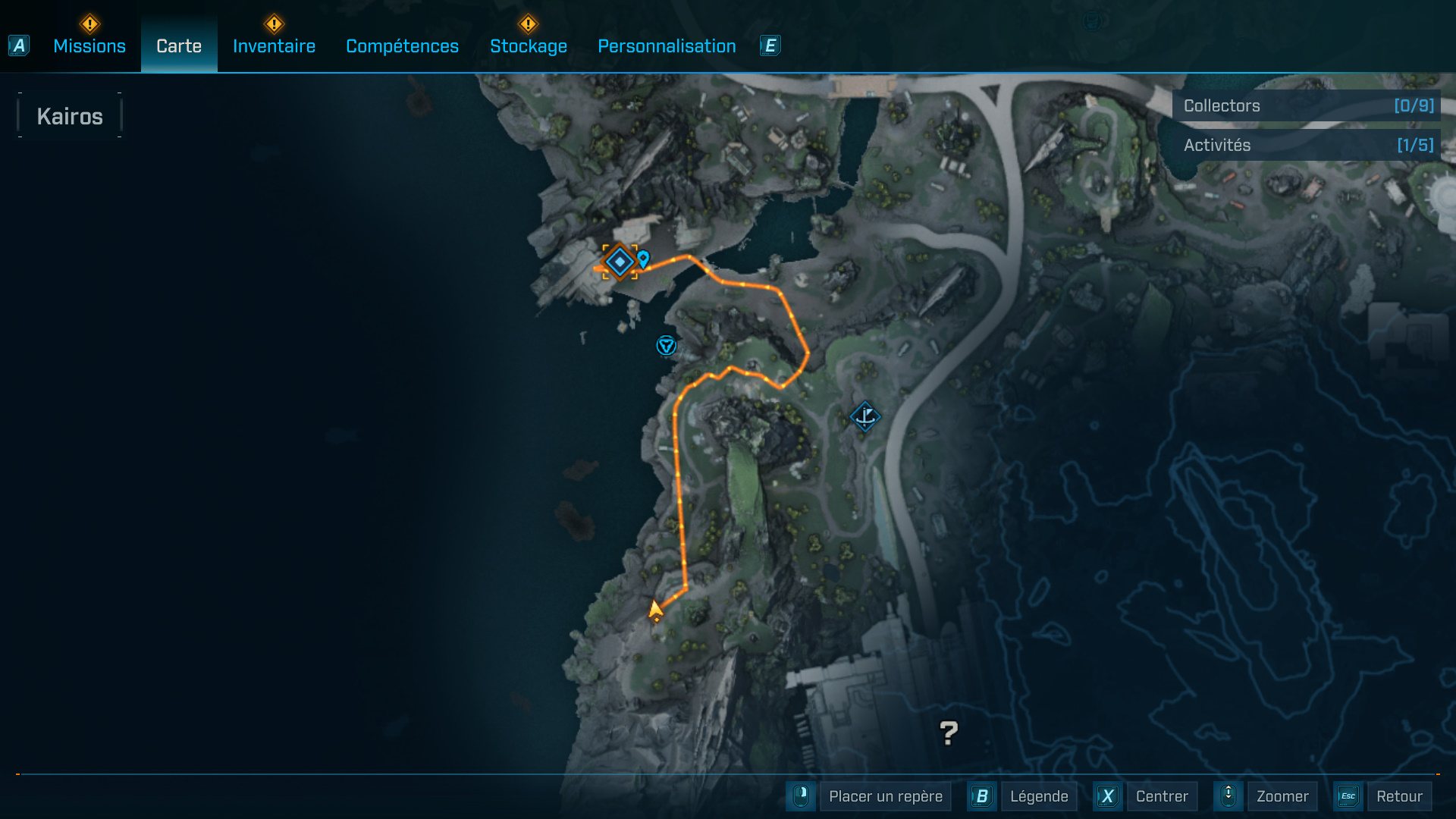
Task: Select the orange diamond objective marker
Action: [x=620, y=262]
